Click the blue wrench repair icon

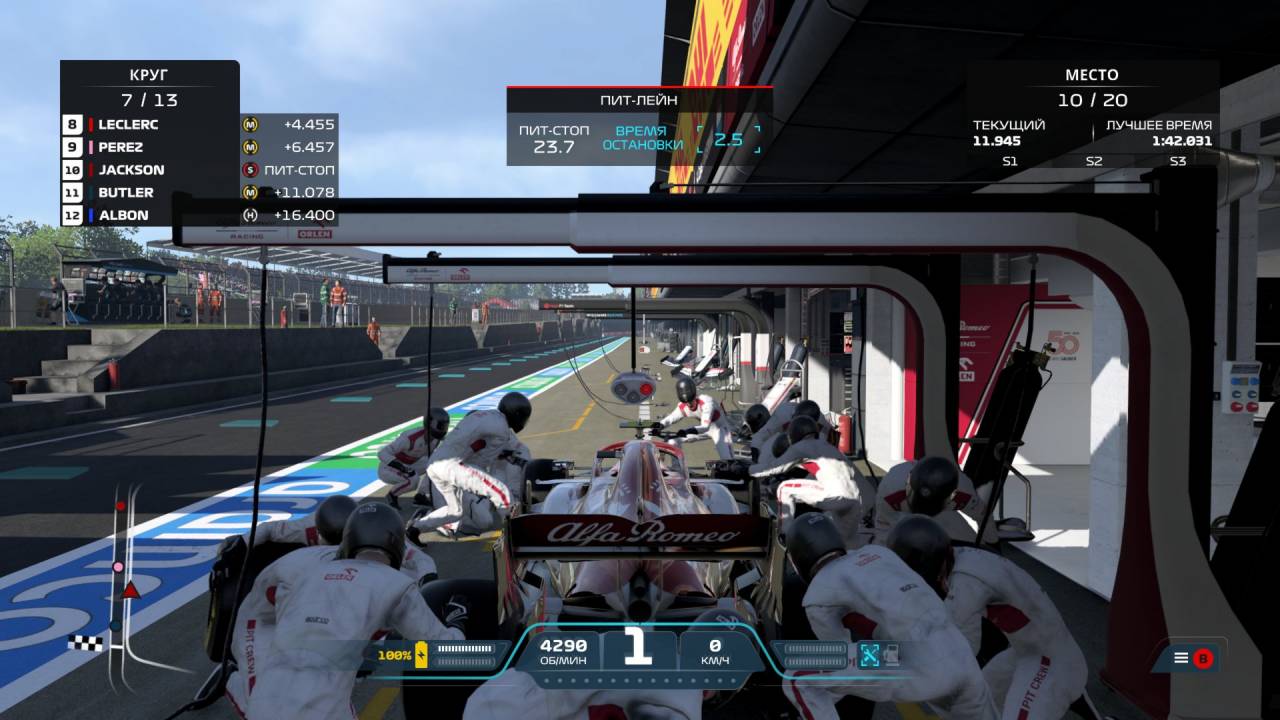pos(869,655)
